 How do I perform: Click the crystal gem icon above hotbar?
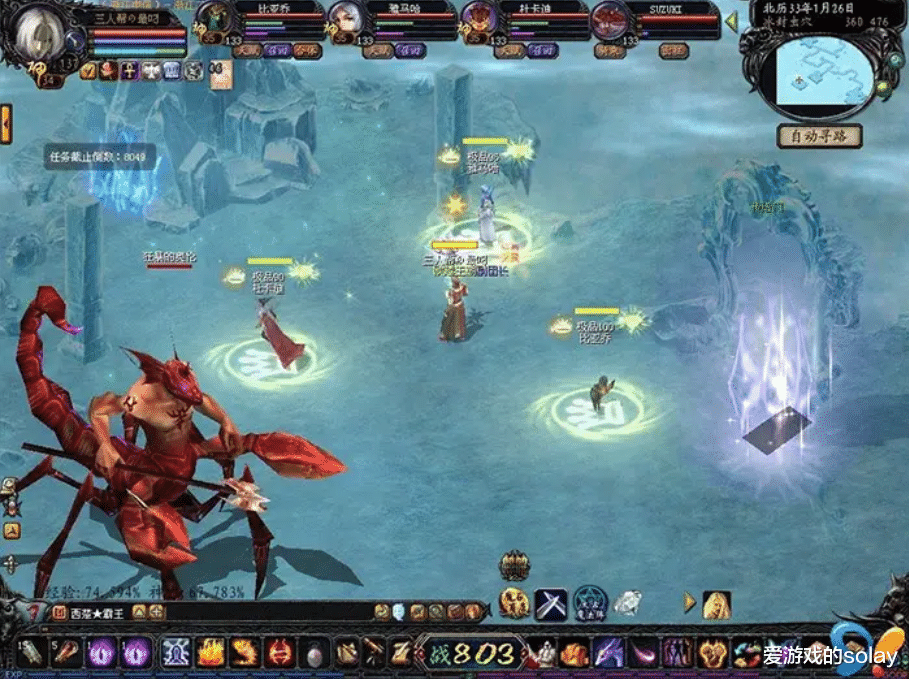[627, 603]
